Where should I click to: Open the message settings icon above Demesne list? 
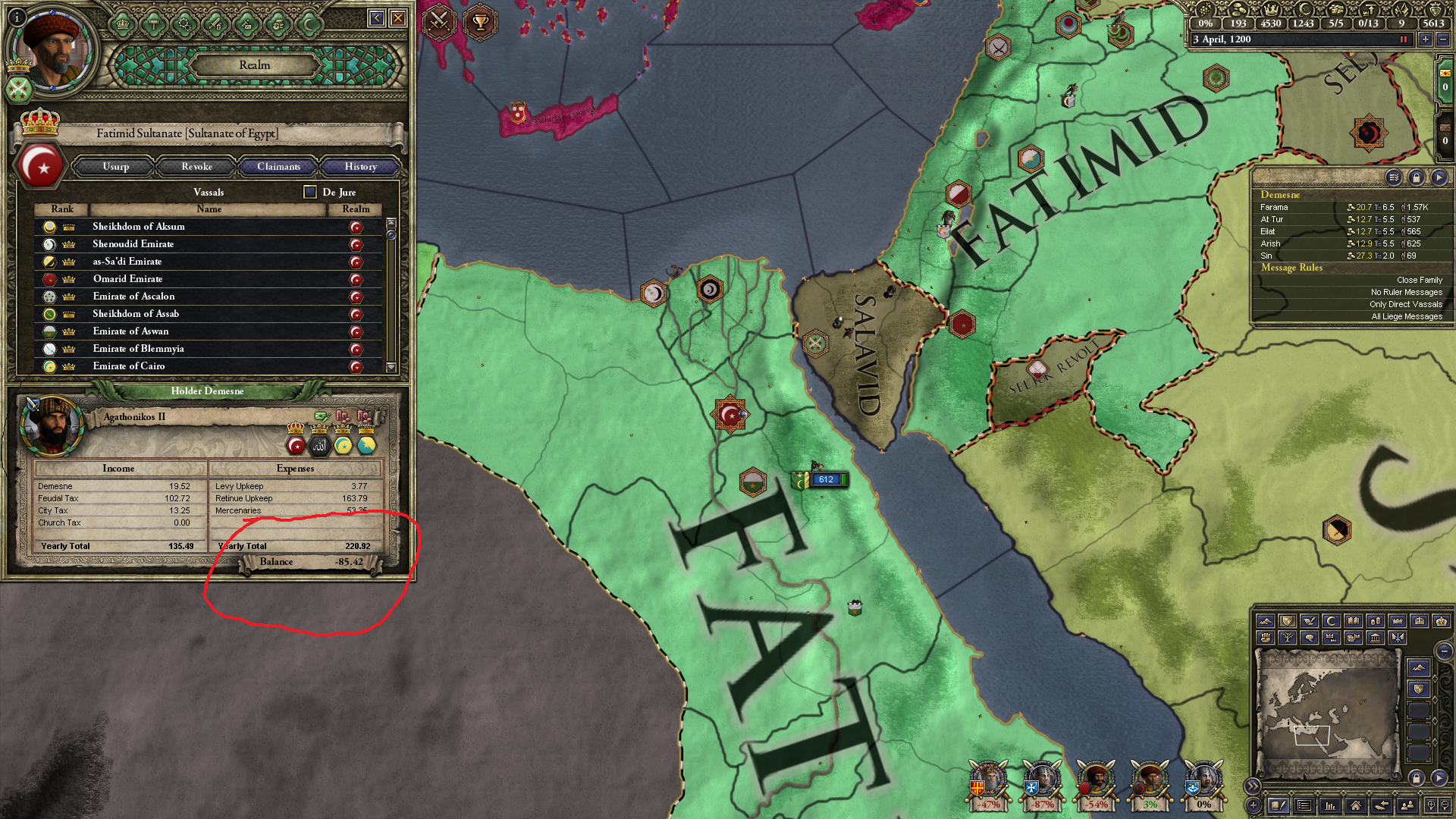1394,177
